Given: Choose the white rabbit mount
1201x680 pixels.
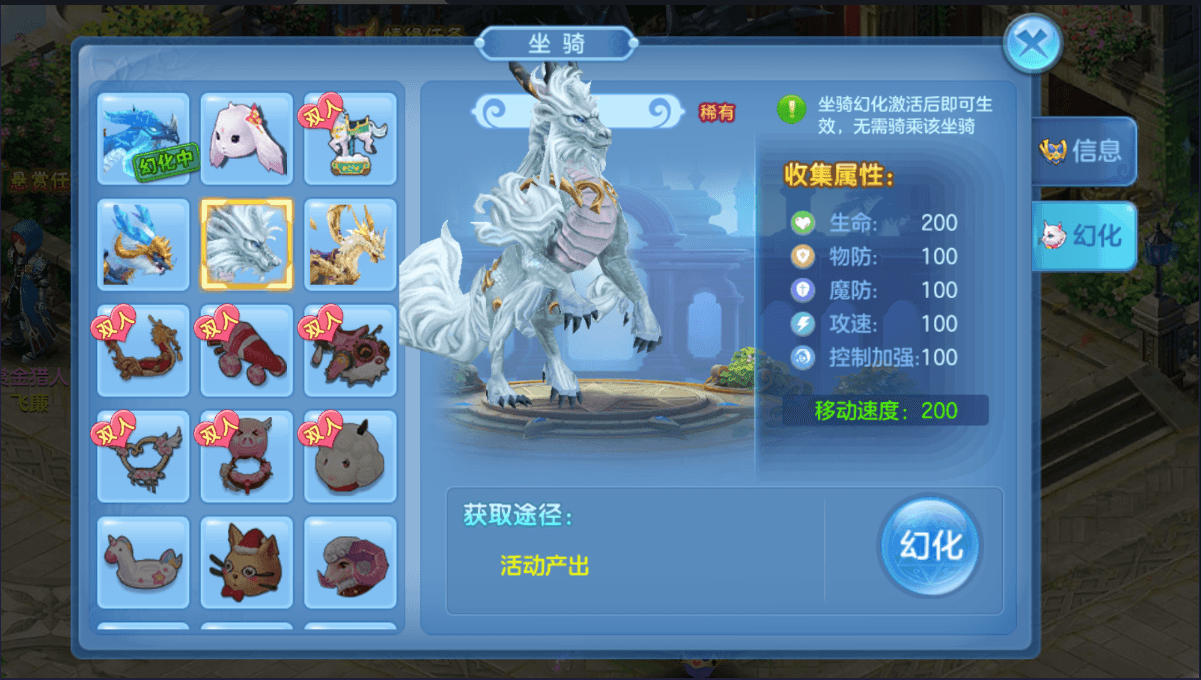Looking at the screenshot, I should (247, 138).
